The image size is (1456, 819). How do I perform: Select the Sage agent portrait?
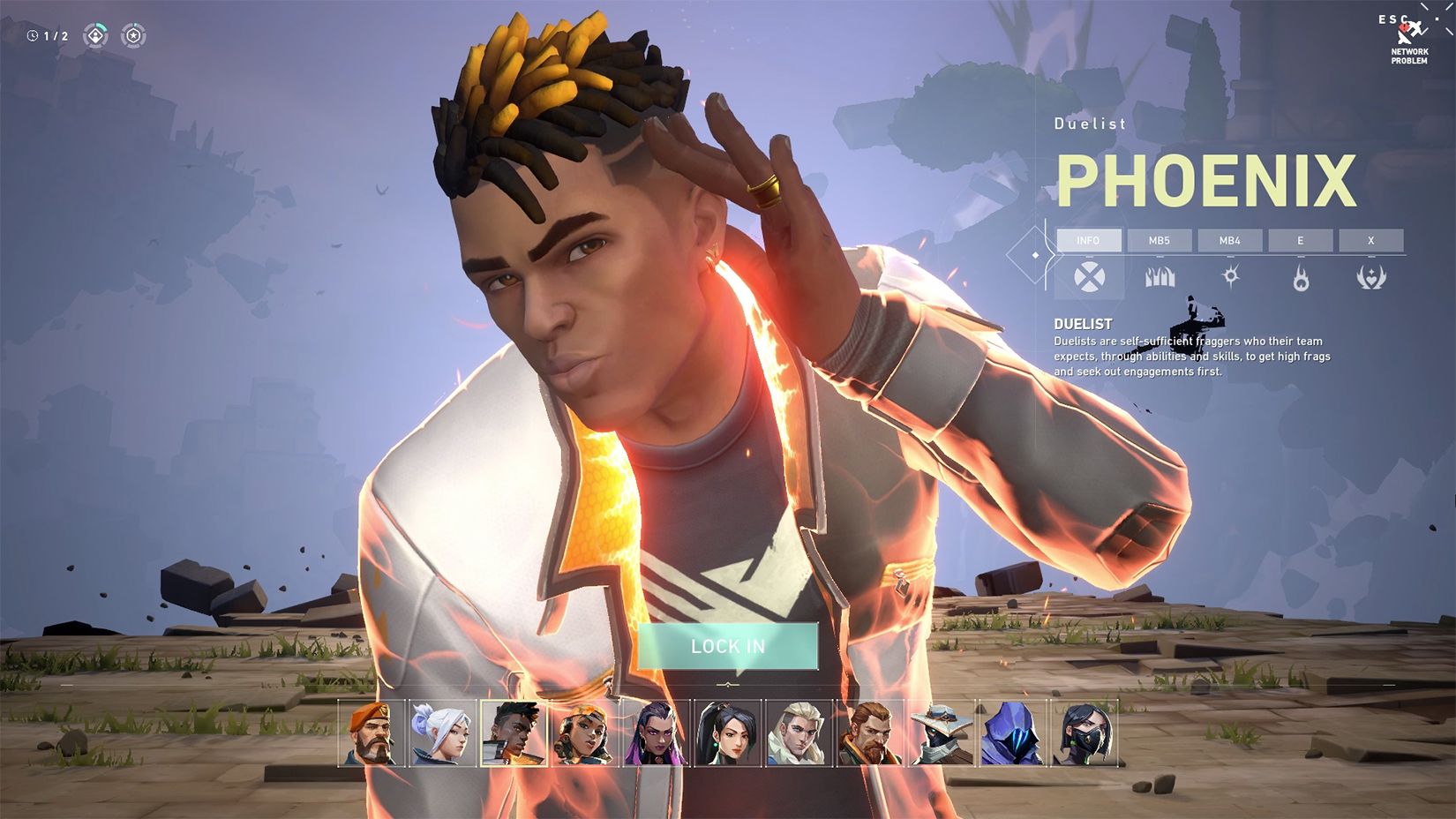(728, 733)
